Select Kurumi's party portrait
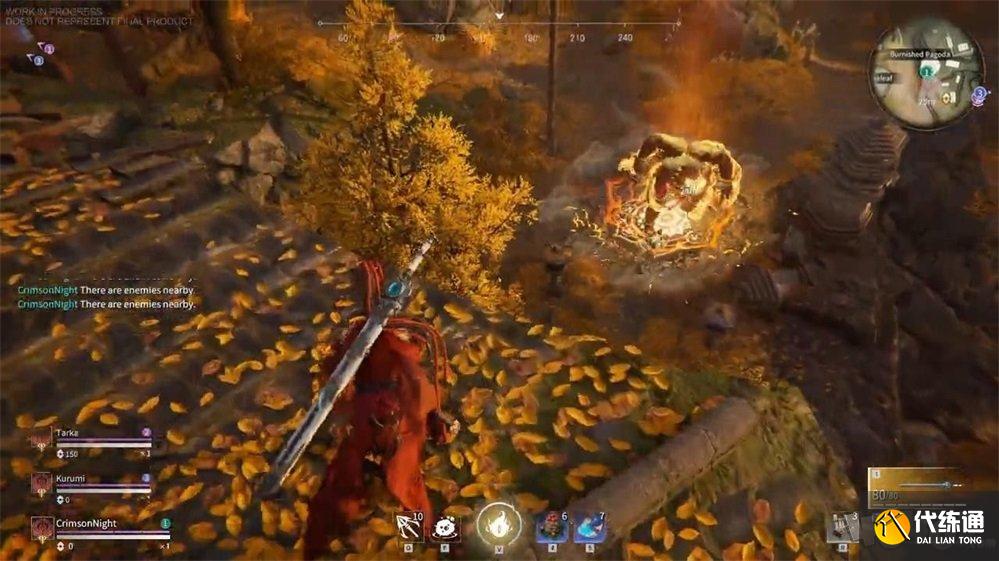Screen dimensions: 999x561 coord(42,483)
